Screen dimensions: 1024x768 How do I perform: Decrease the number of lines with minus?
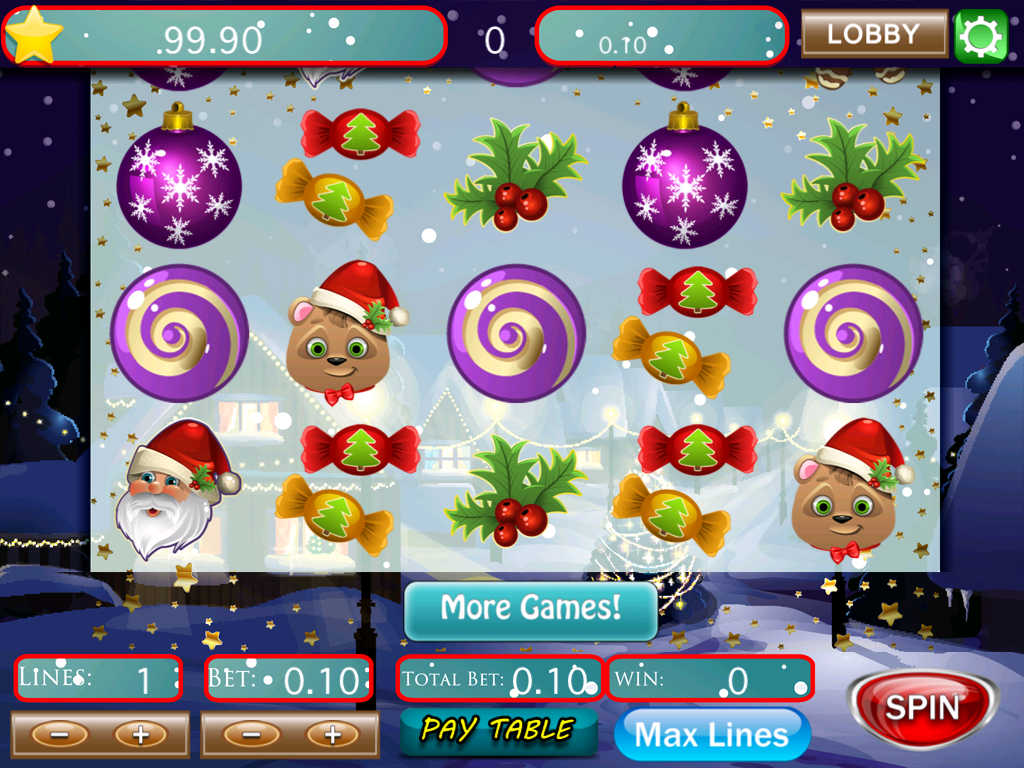(59, 735)
